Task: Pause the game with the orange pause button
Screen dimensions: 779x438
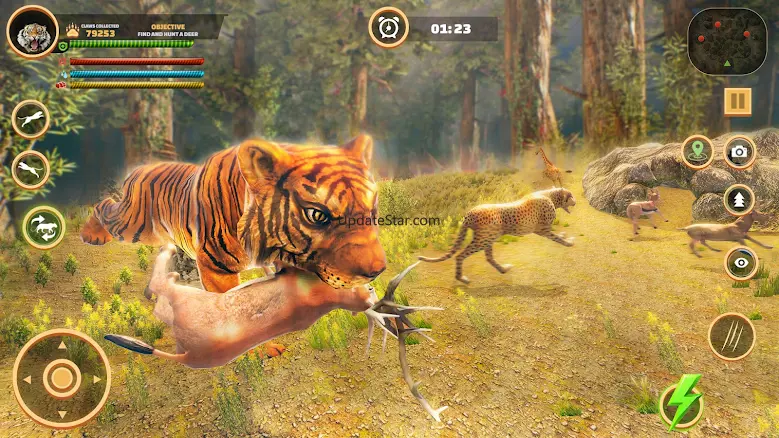Action: pos(738,101)
